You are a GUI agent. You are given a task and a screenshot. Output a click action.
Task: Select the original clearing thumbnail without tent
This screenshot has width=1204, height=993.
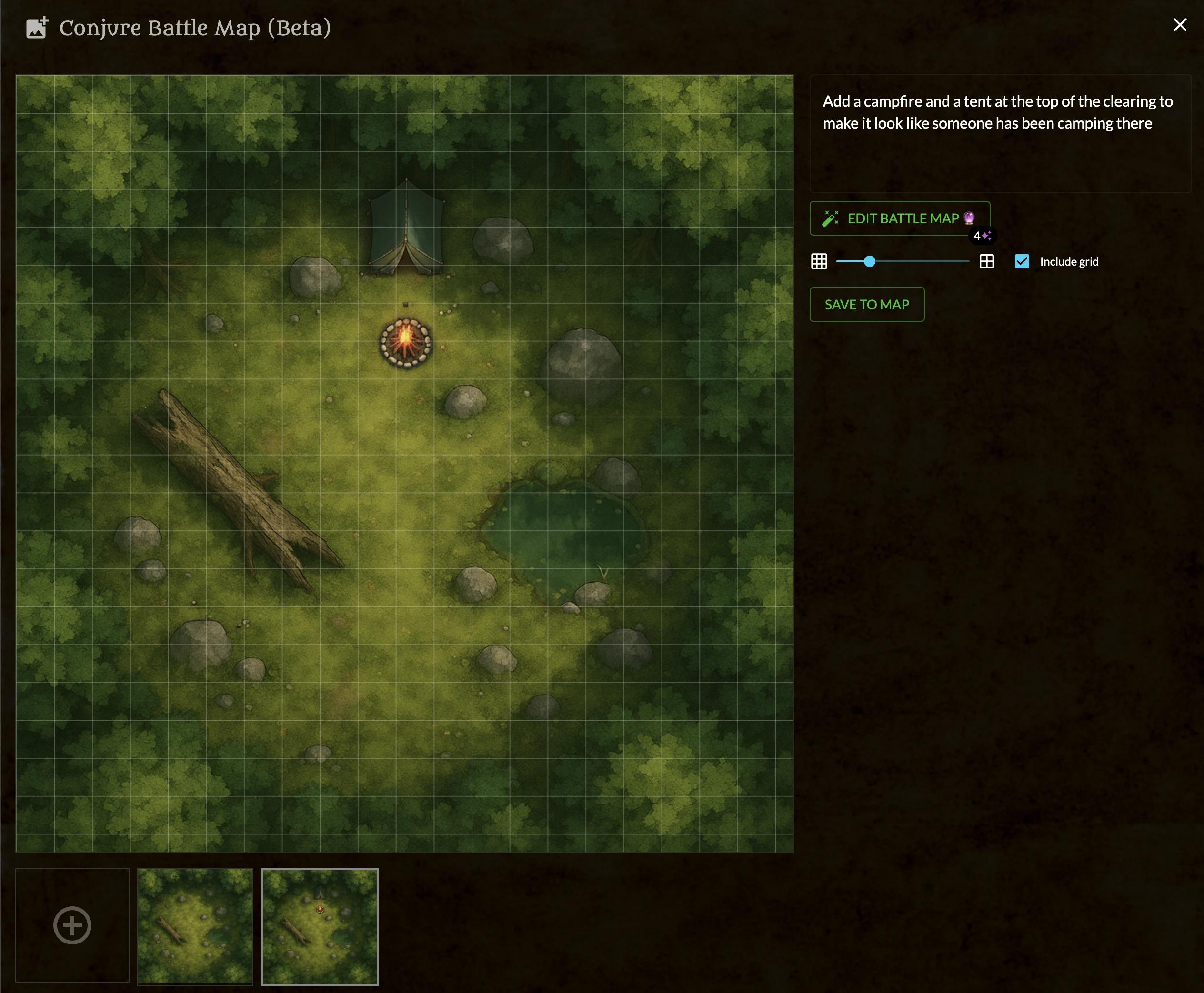click(x=195, y=926)
